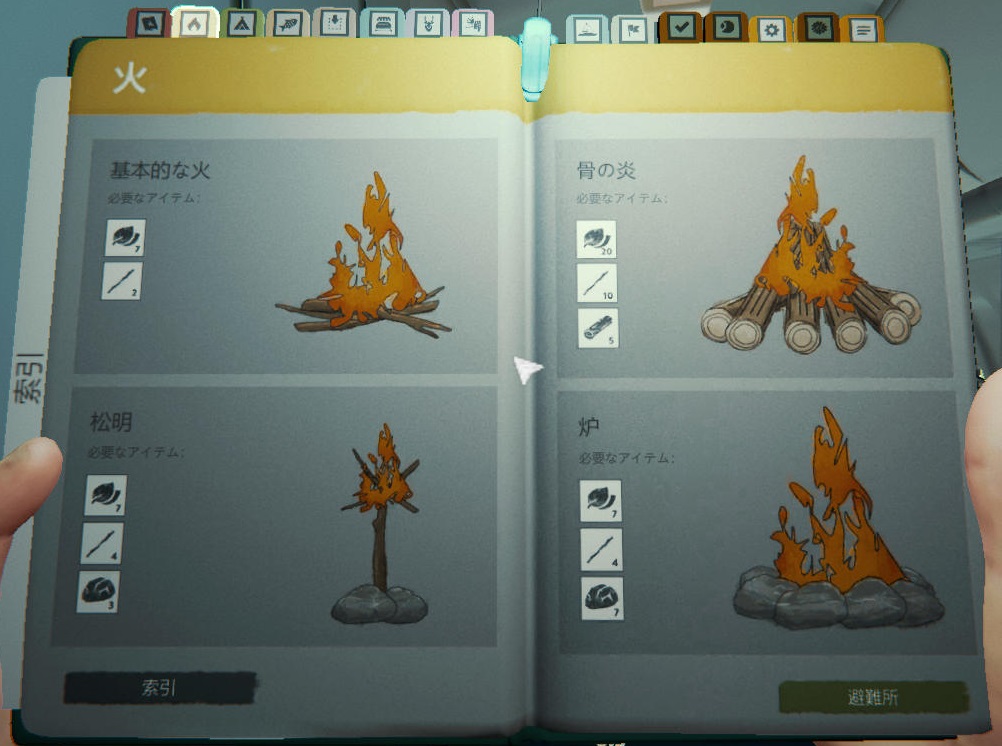This screenshot has height=746, width=1002.
Task: Switch to the moon icon tab
Action: pos(726,28)
